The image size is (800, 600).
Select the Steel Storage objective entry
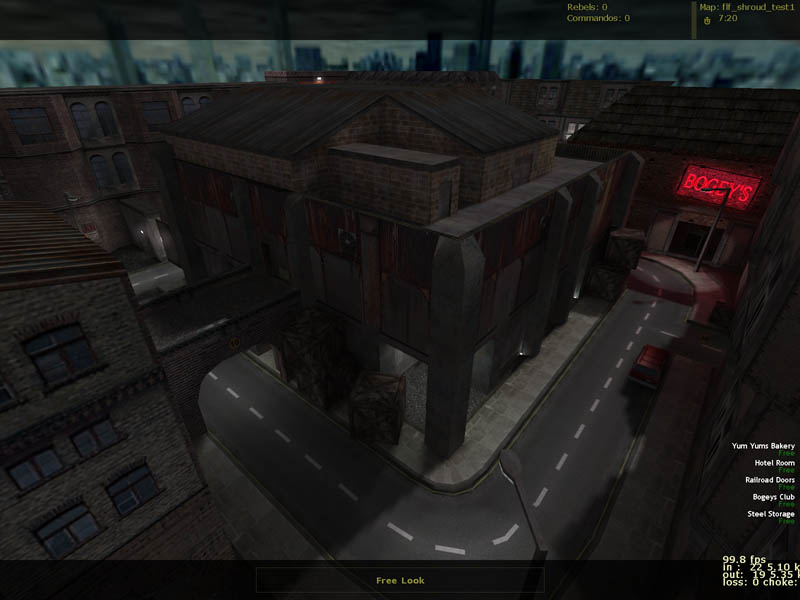tap(771, 514)
